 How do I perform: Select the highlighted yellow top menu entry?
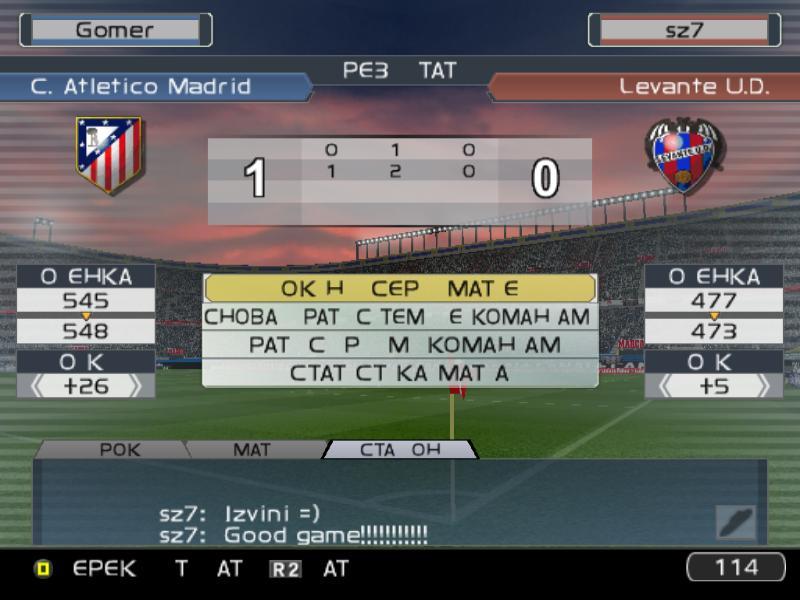400,289
